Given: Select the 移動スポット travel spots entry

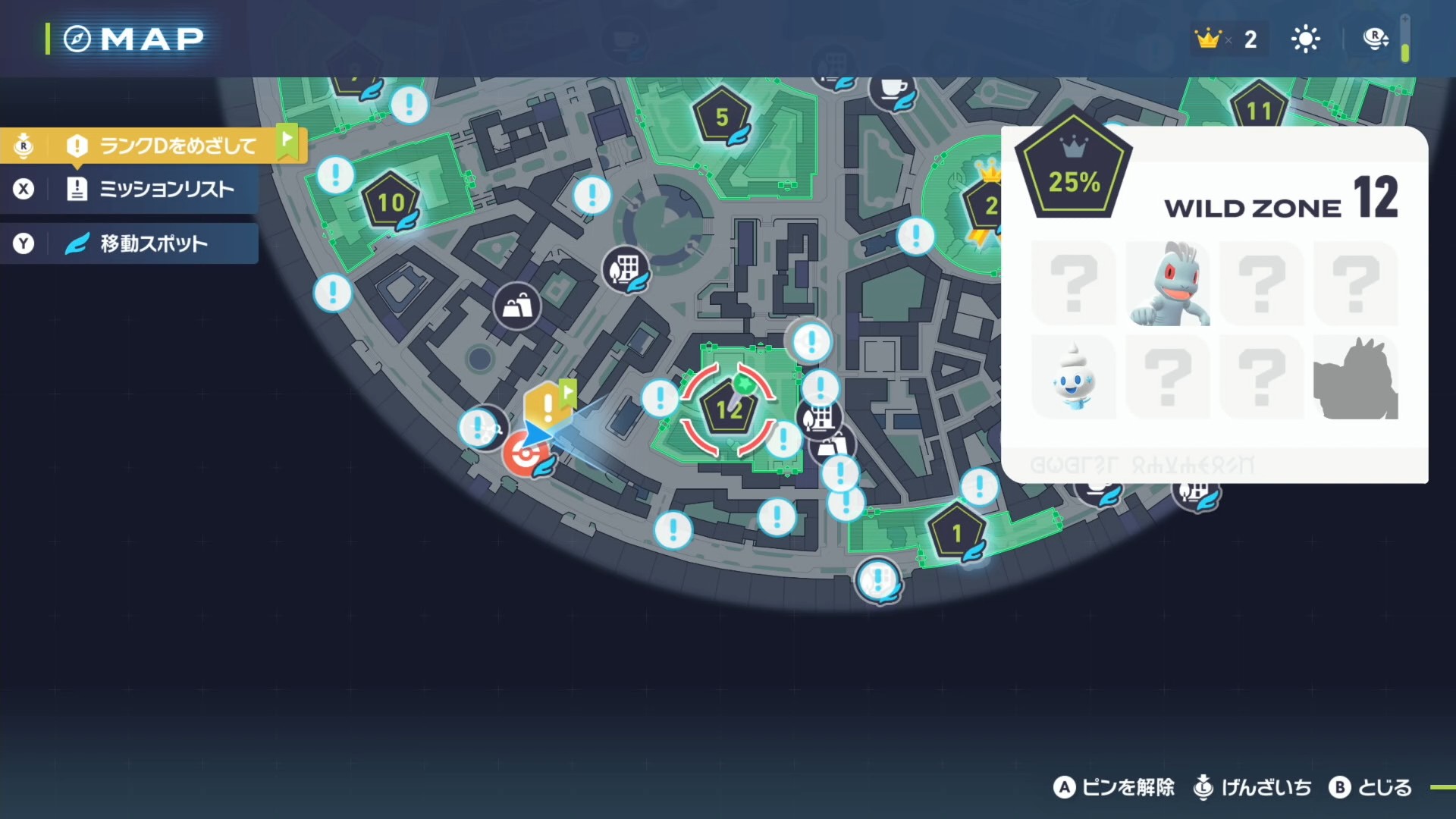Looking at the screenshot, I should point(152,243).
